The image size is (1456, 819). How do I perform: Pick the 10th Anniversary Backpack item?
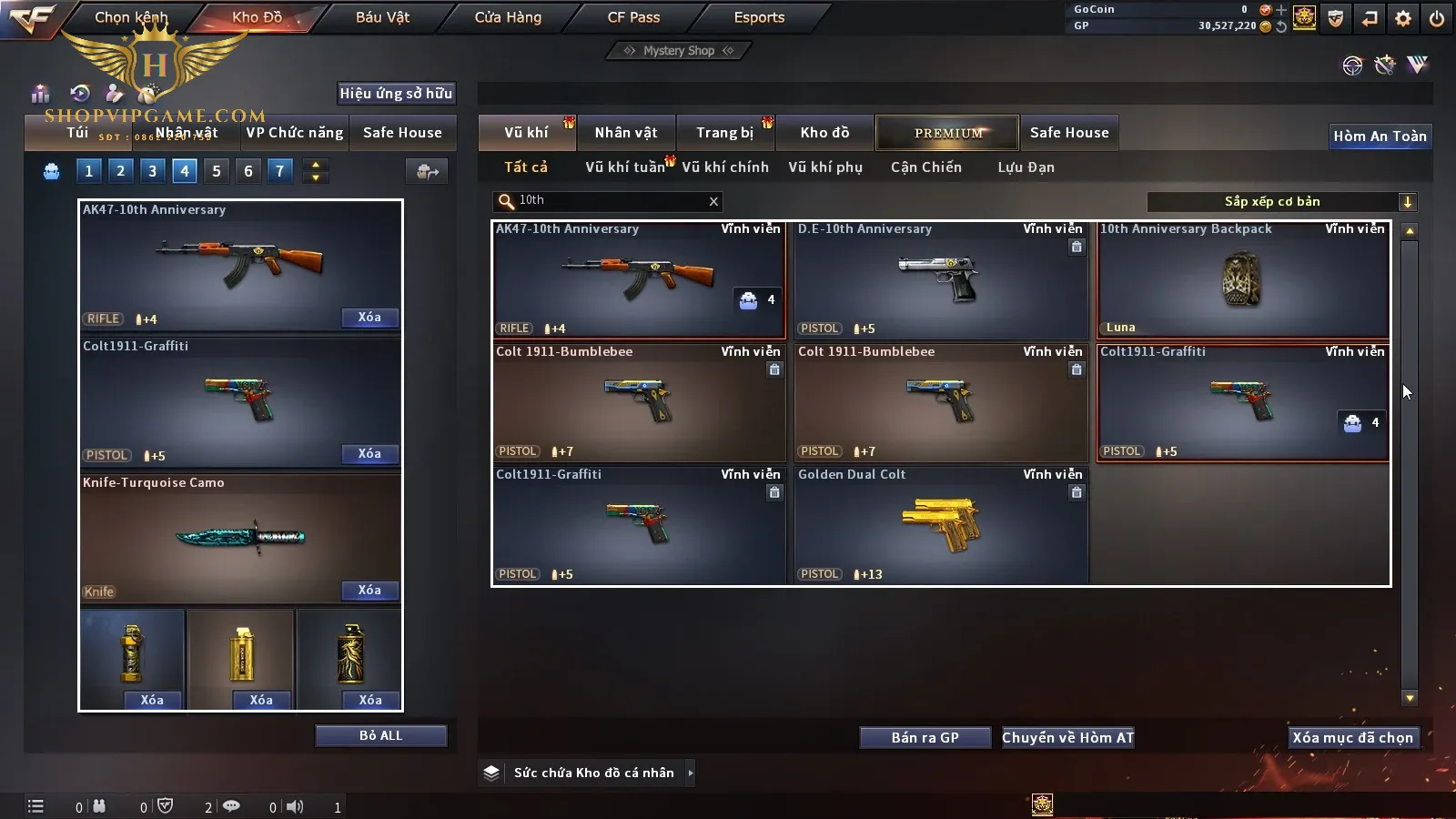click(1243, 280)
